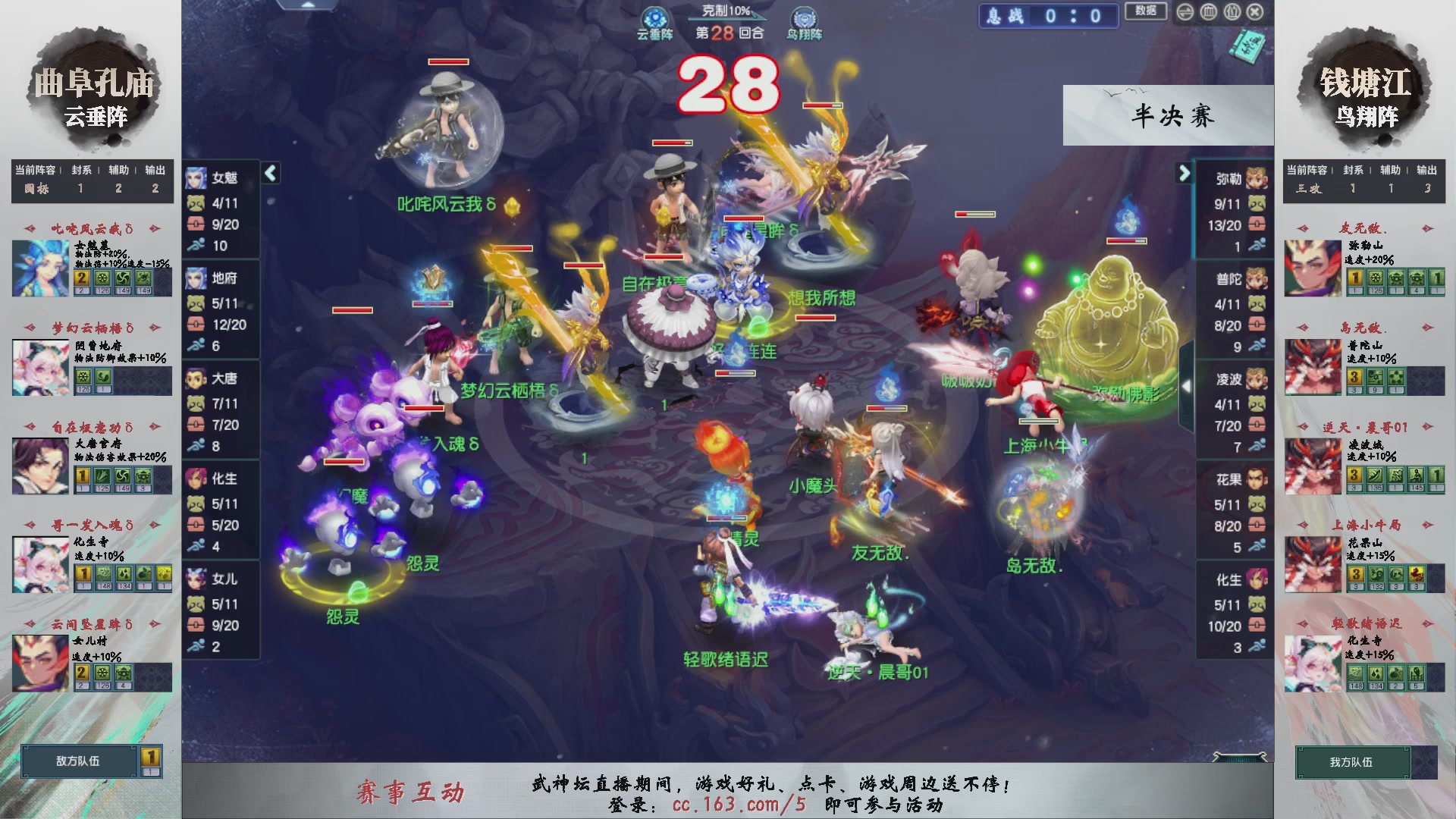The image size is (1456, 819).
Task: Select the swap-arrows icon in the top toolbar
Action: pyautogui.click(x=1185, y=11)
